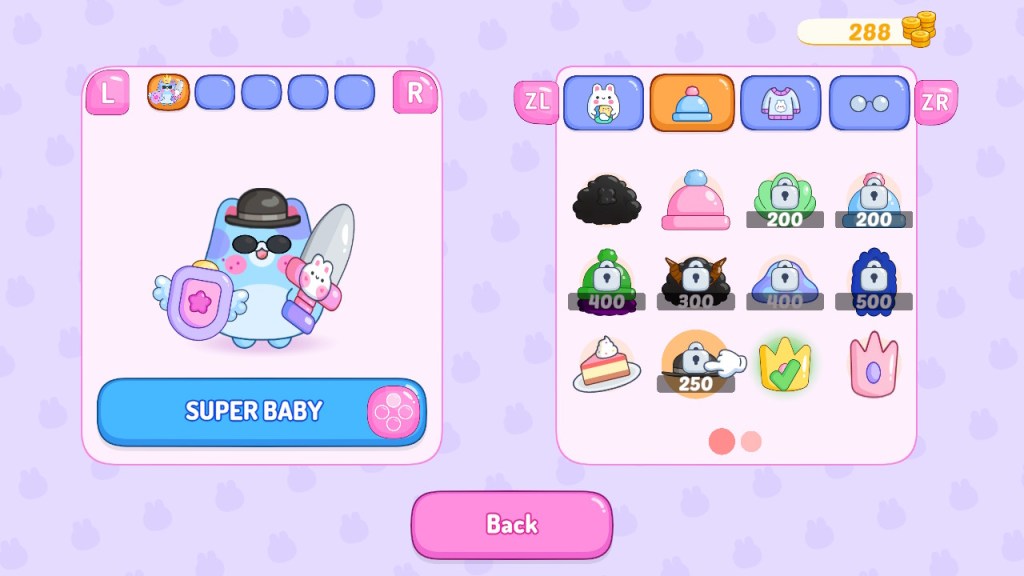Open the bunny character category tab

(603, 103)
